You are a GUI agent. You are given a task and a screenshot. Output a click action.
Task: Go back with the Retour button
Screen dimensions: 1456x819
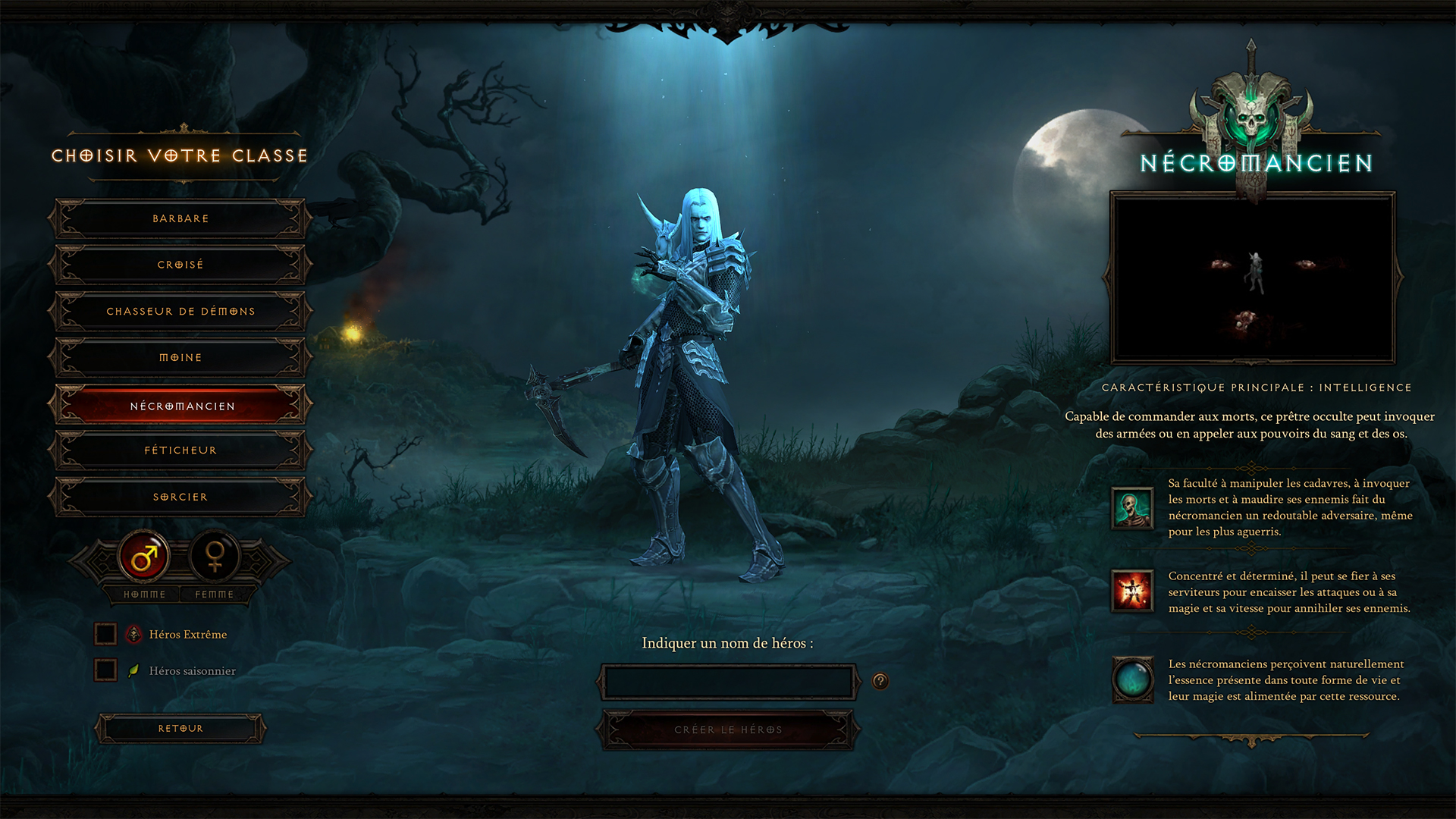pos(180,729)
